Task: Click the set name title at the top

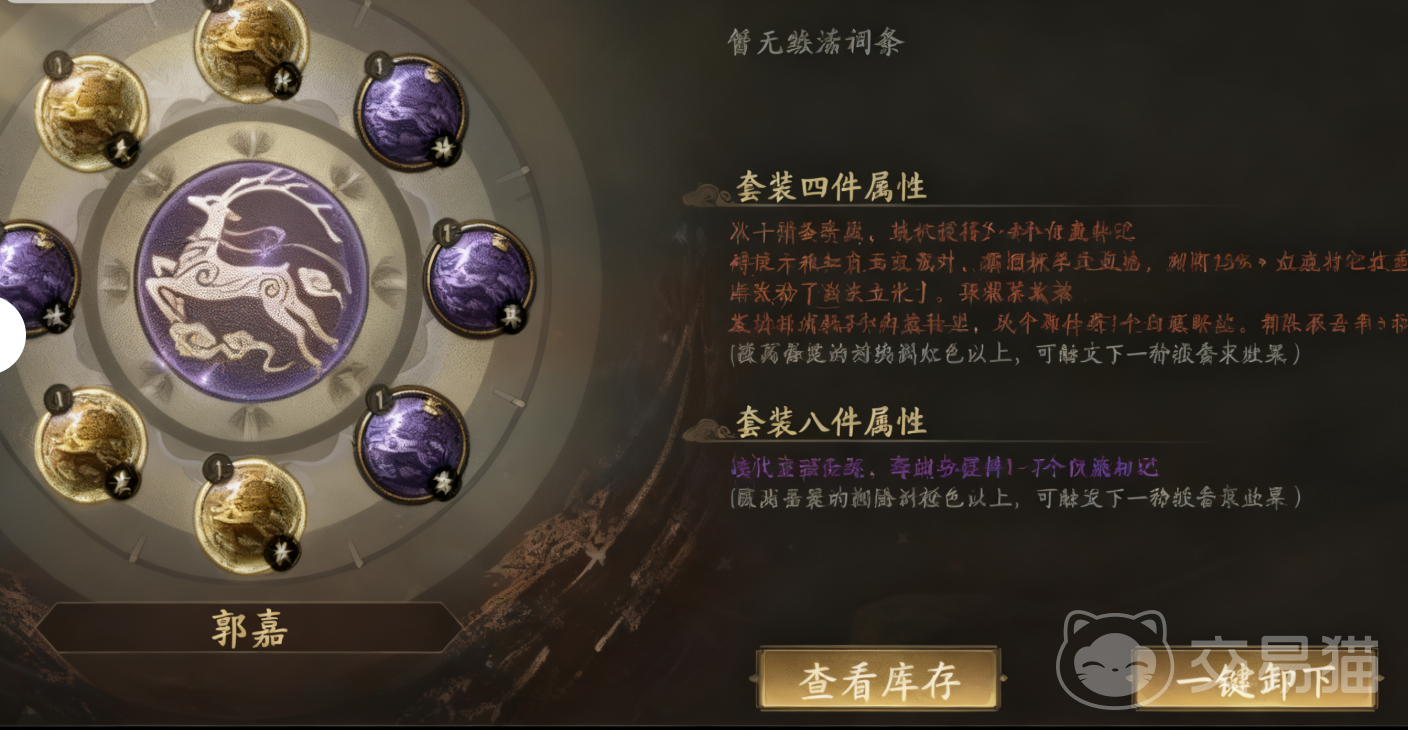Action: 815,42
